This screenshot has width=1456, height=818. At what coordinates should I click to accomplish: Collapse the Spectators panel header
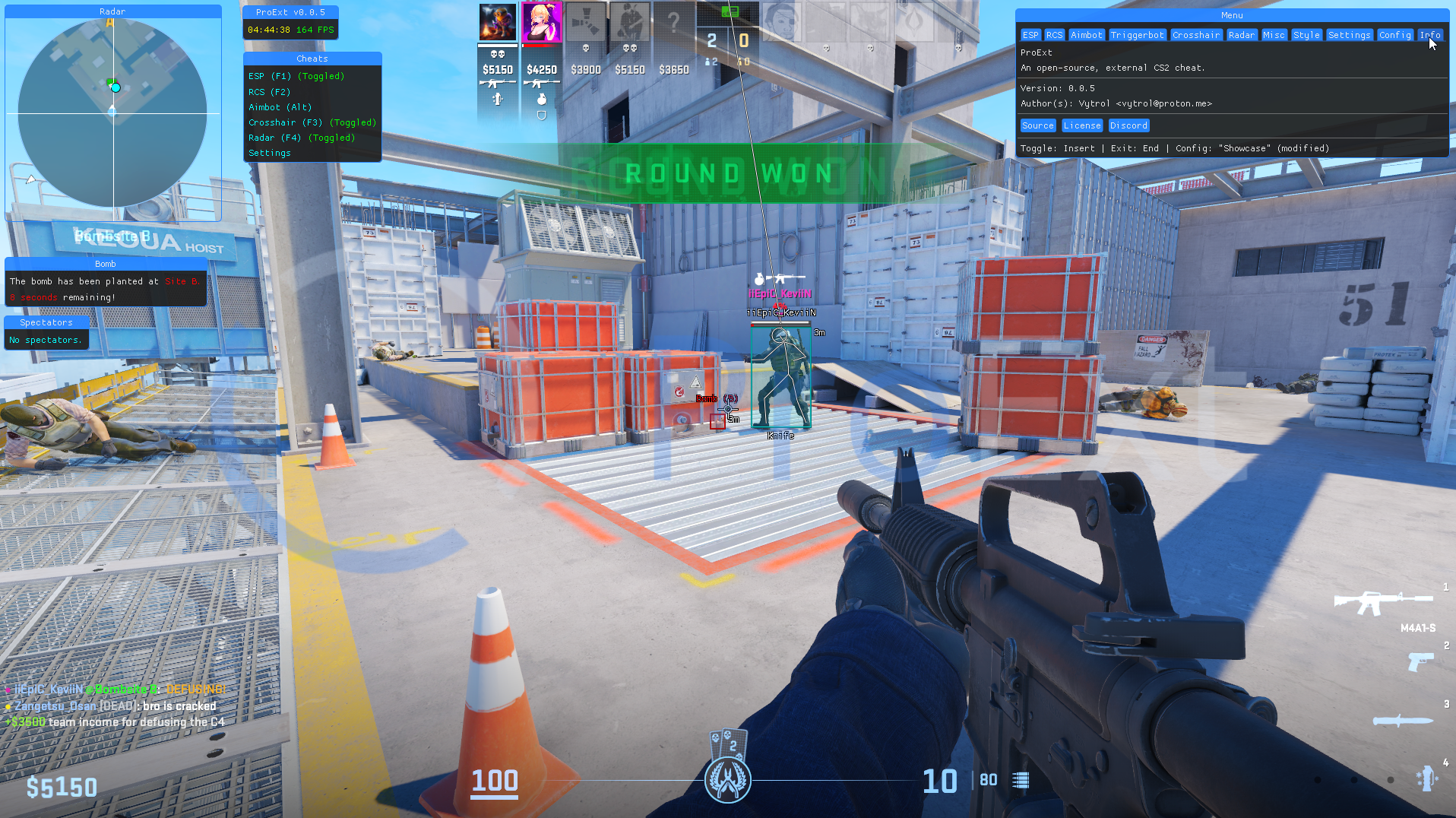[46, 322]
